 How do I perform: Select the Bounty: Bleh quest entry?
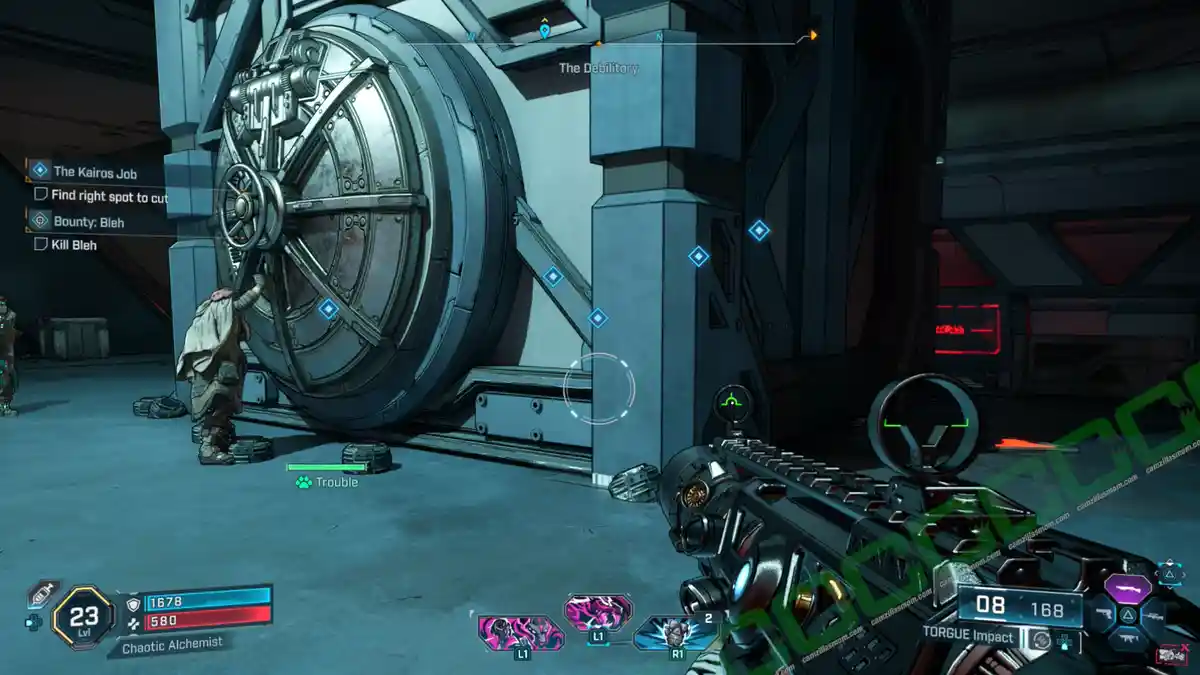[x=88, y=222]
